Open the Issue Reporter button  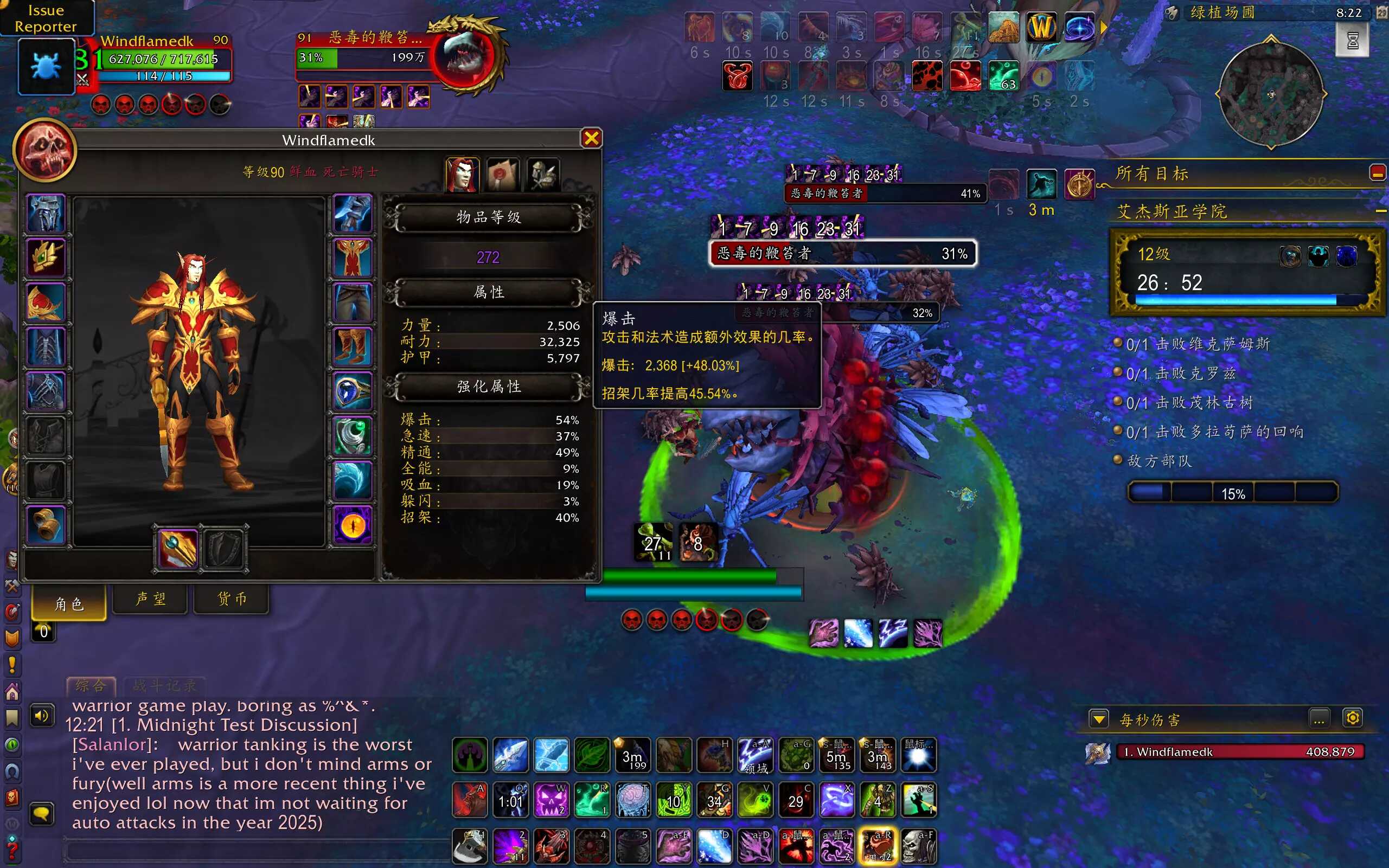[x=46, y=18]
